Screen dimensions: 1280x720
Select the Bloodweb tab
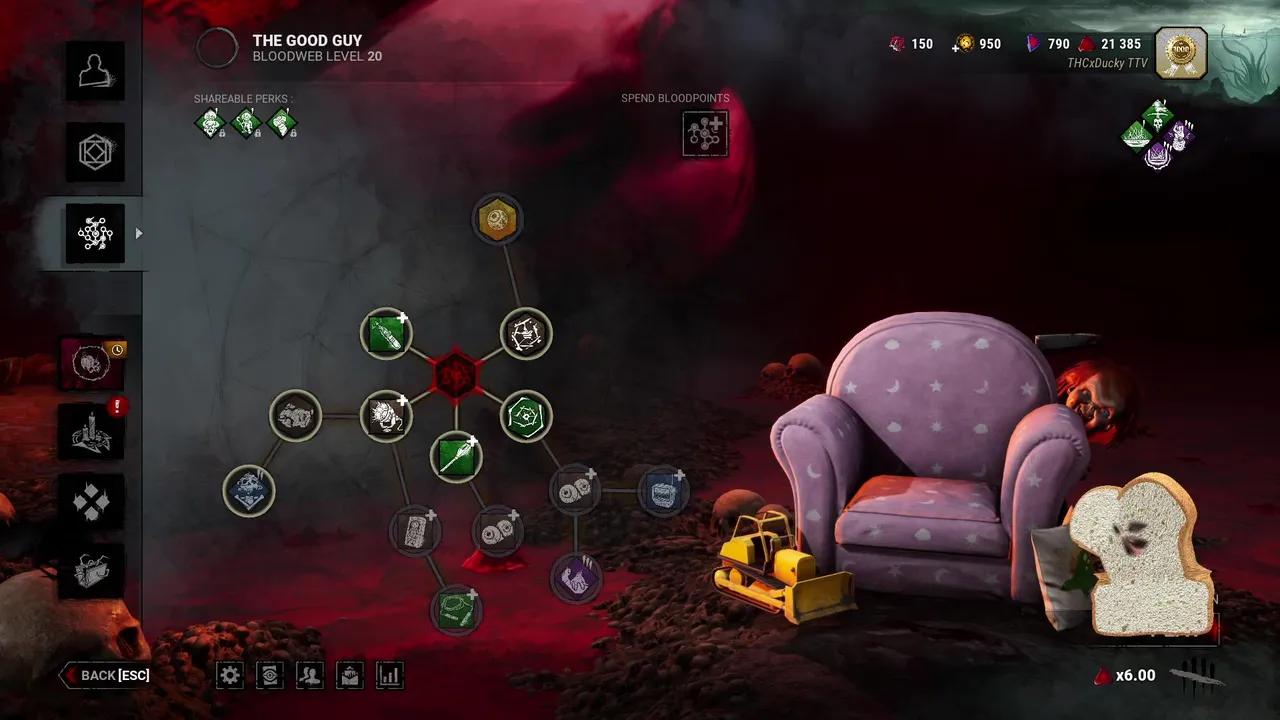[95, 233]
